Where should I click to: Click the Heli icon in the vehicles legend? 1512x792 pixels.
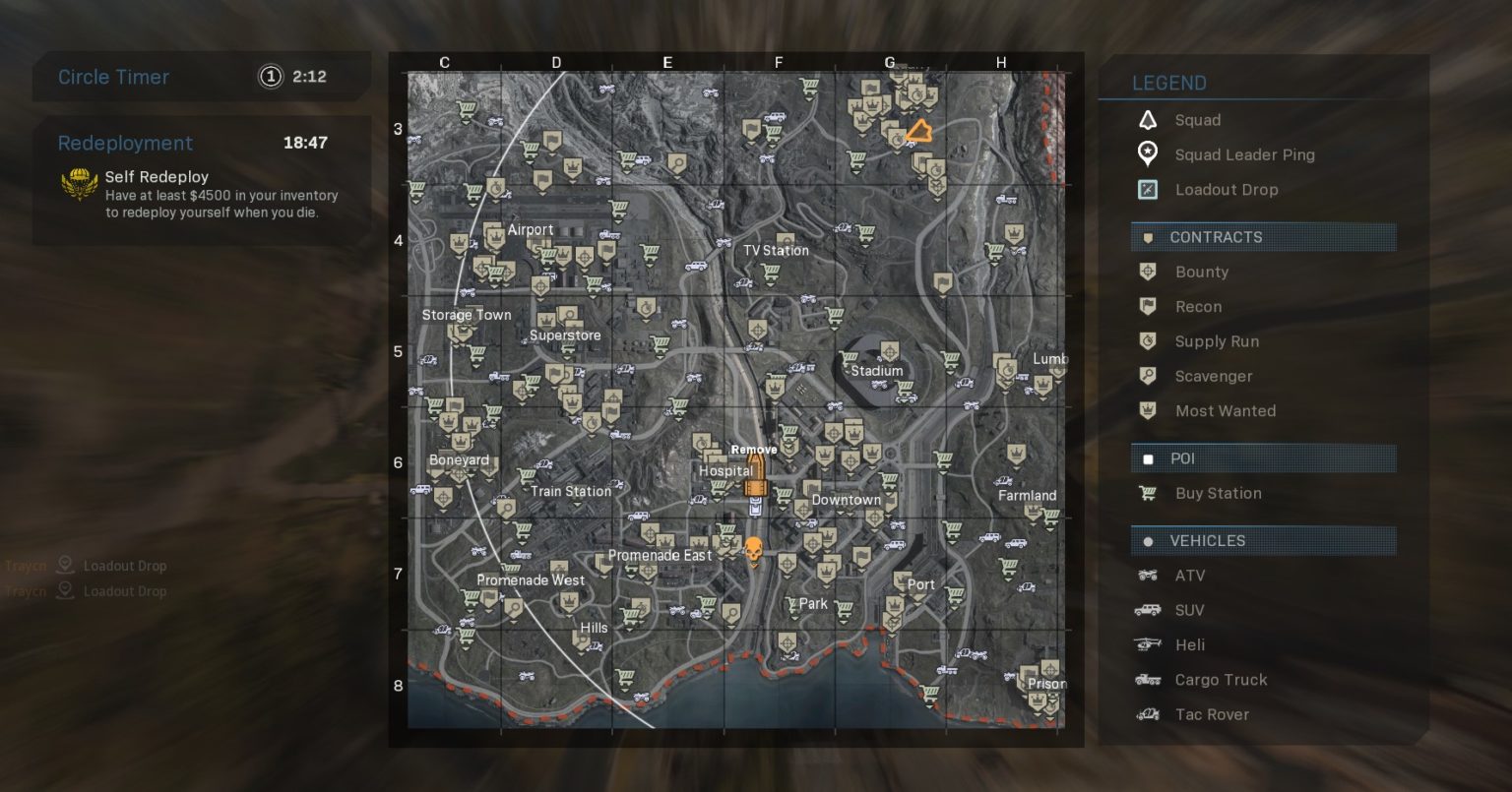pyautogui.click(x=1147, y=644)
